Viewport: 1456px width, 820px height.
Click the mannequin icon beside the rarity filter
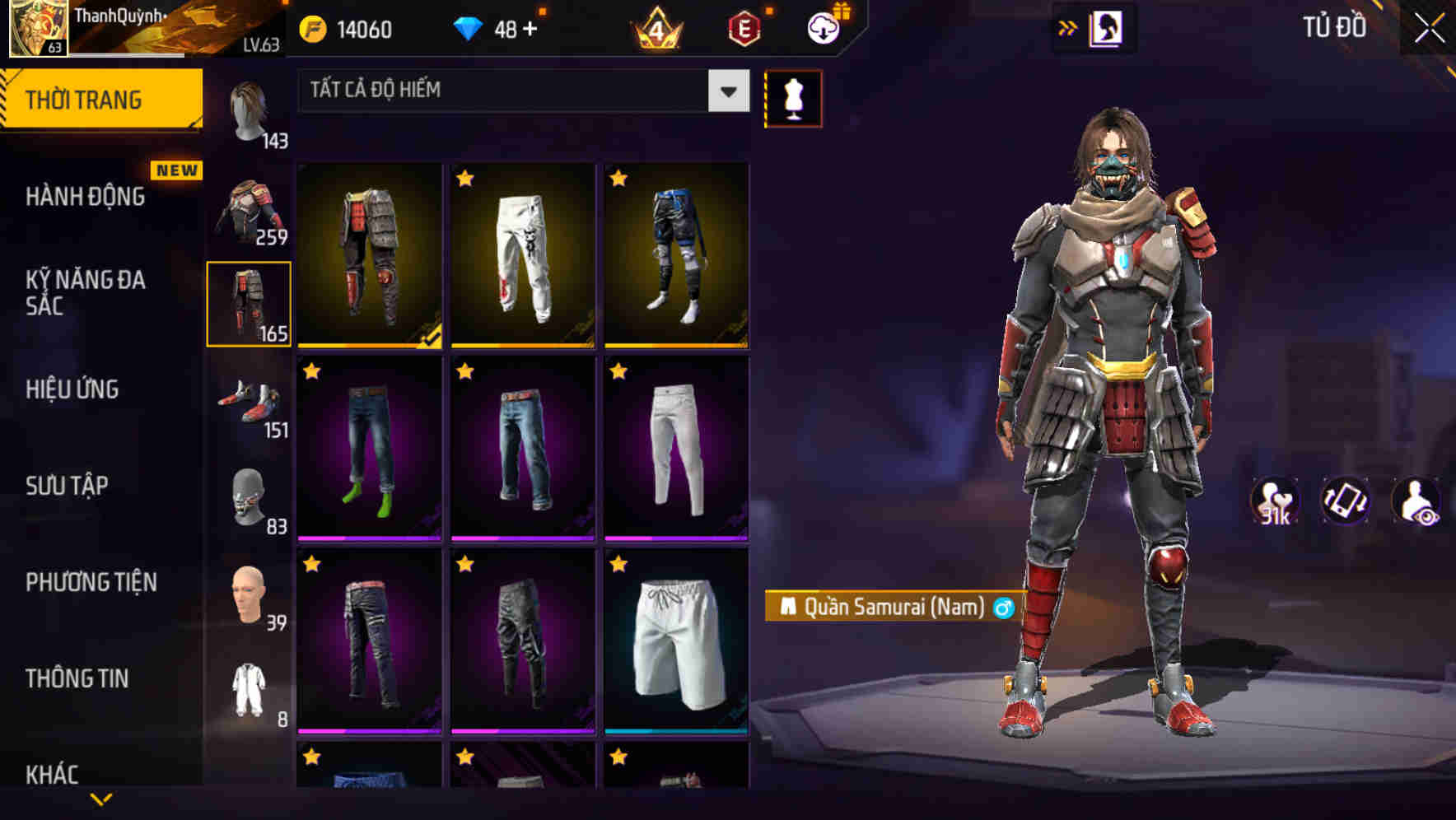(793, 98)
